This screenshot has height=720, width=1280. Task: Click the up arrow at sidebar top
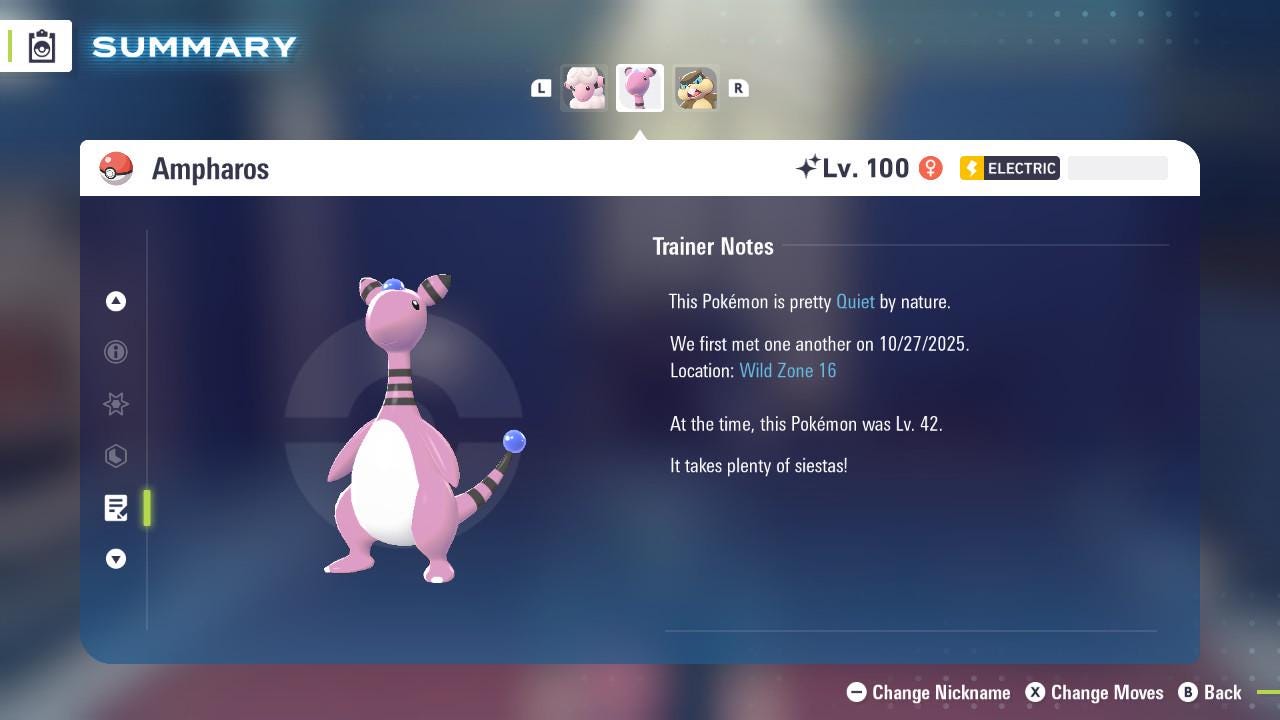click(x=116, y=301)
